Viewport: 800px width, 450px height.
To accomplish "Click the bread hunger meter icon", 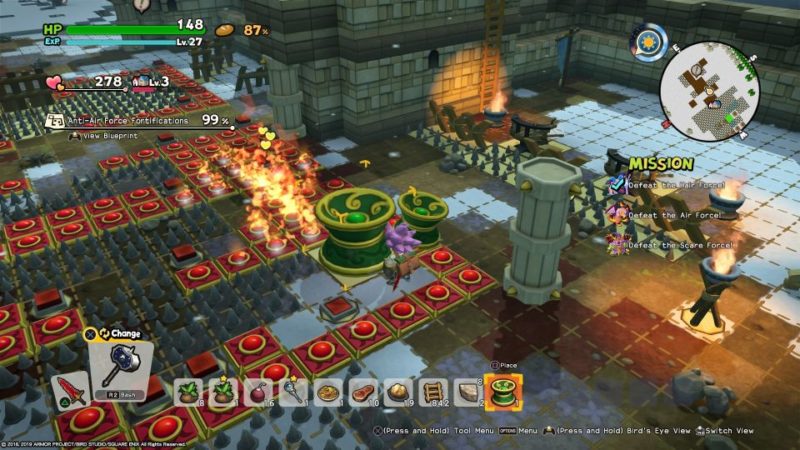I will [225, 30].
